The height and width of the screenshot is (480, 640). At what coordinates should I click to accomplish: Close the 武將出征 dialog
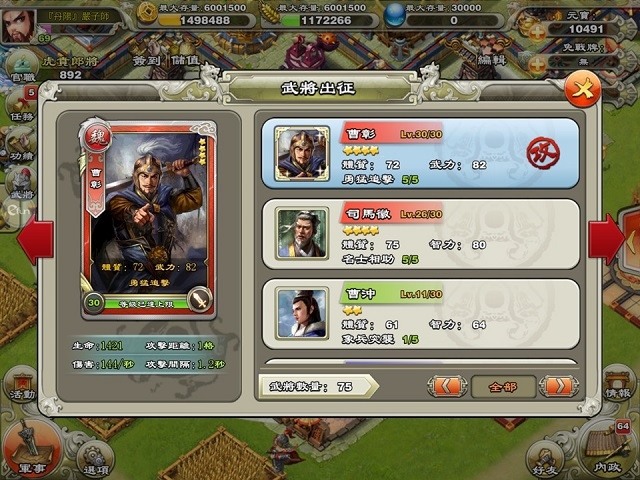coord(581,90)
